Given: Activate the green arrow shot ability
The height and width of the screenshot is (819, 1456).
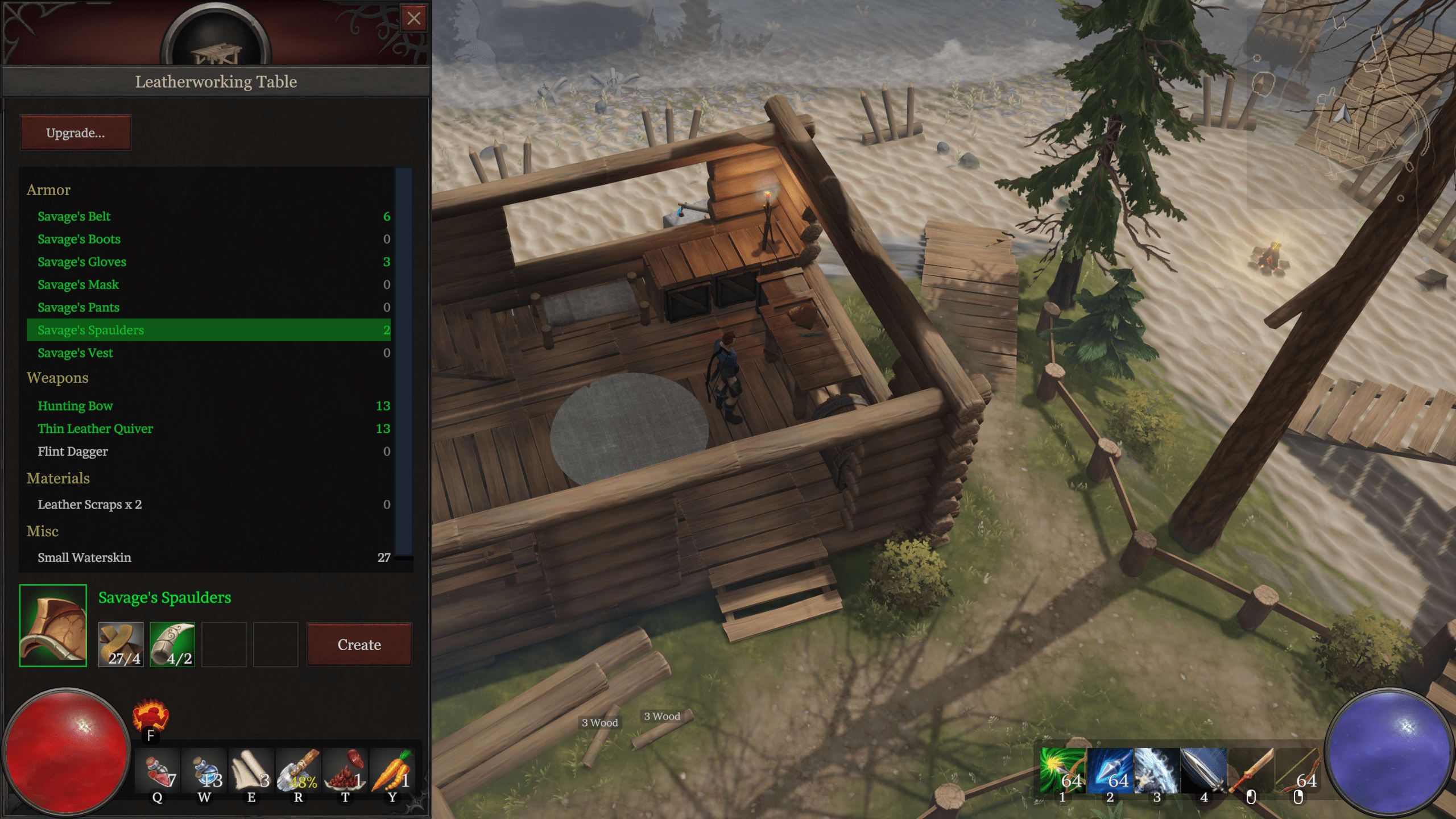Looking at the screenshot, I should [1062, 772].
